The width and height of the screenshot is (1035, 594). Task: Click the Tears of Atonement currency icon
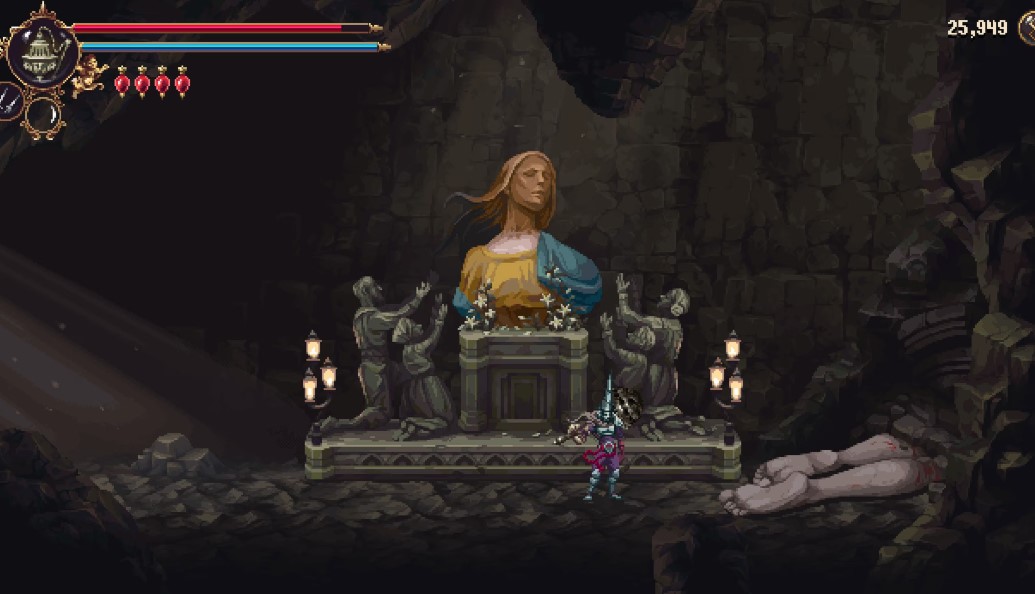click(x=1027, y=27)
